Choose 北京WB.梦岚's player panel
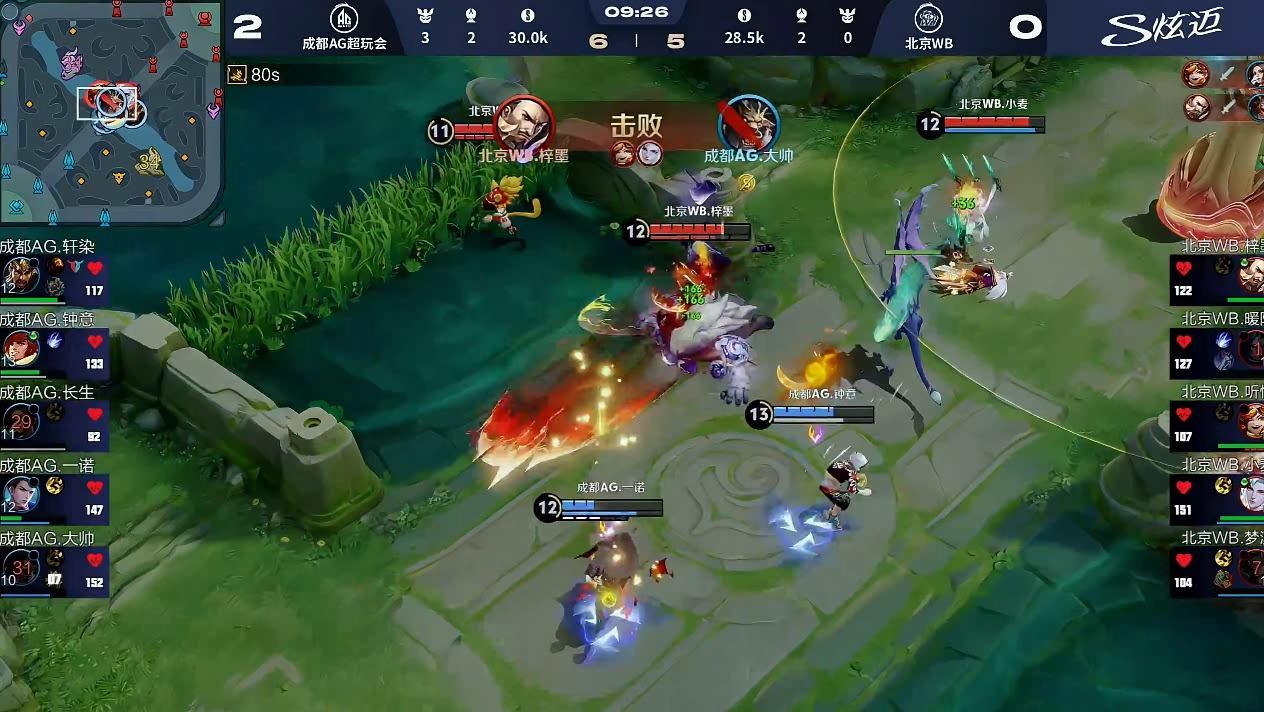The width and height of the screenshot is (1264, 712). pyautogui.click(x=1218, y=567)
